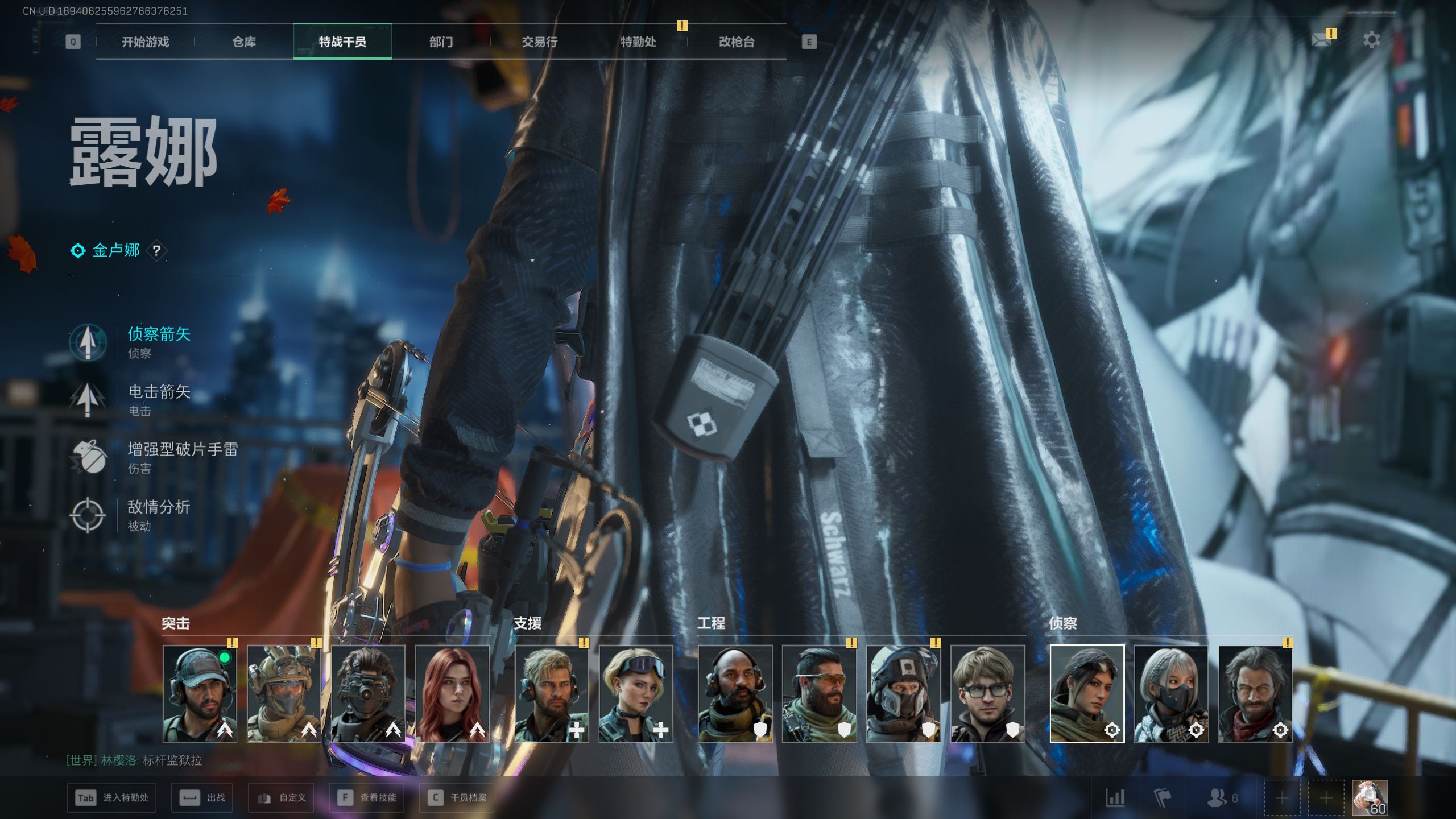Select the masked silver-haired recon operator
1456x819 pixels.
(x=1171, y=694)
